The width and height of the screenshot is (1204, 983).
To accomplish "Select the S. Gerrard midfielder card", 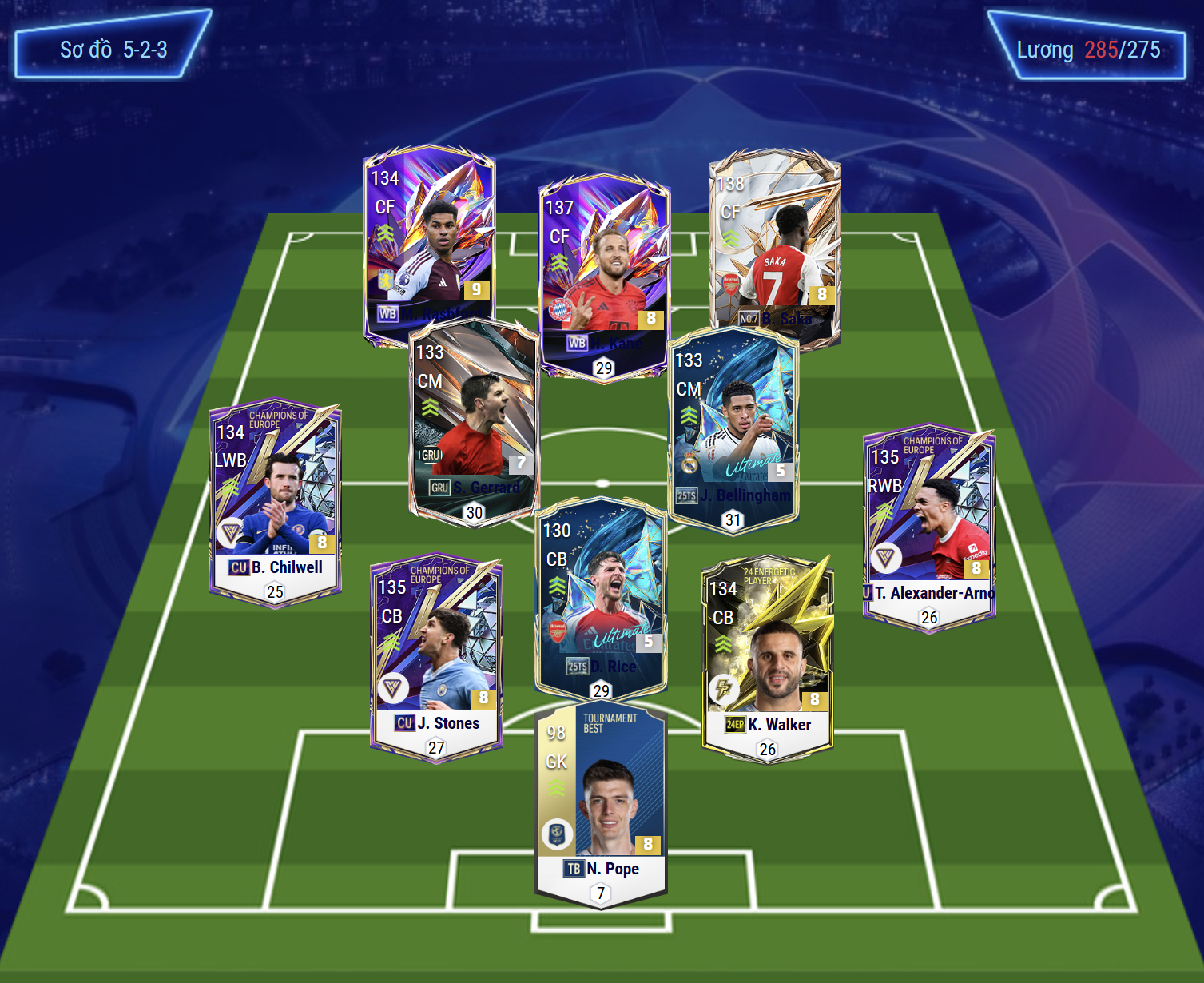I will coord(475,416).
